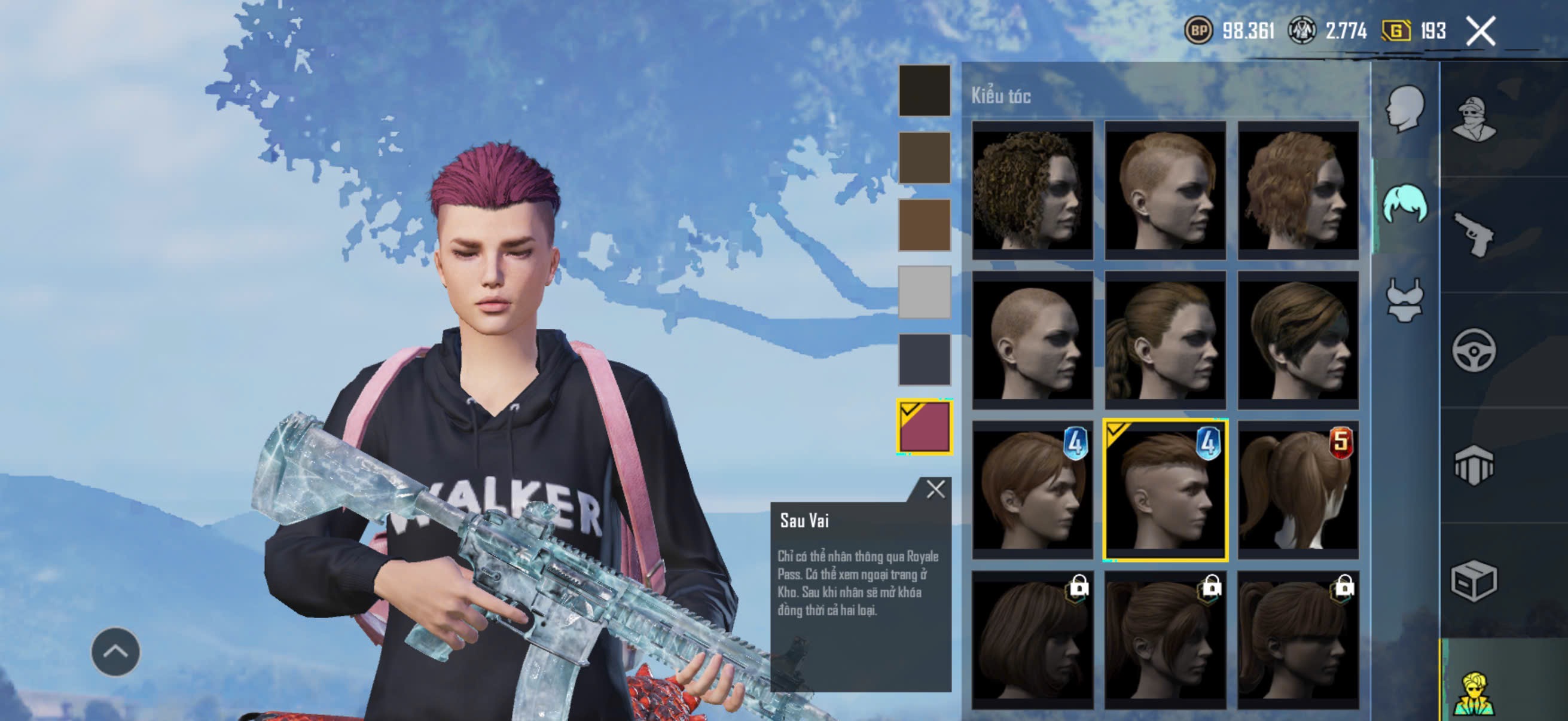Pick the light gray hair color

(924, 292)
